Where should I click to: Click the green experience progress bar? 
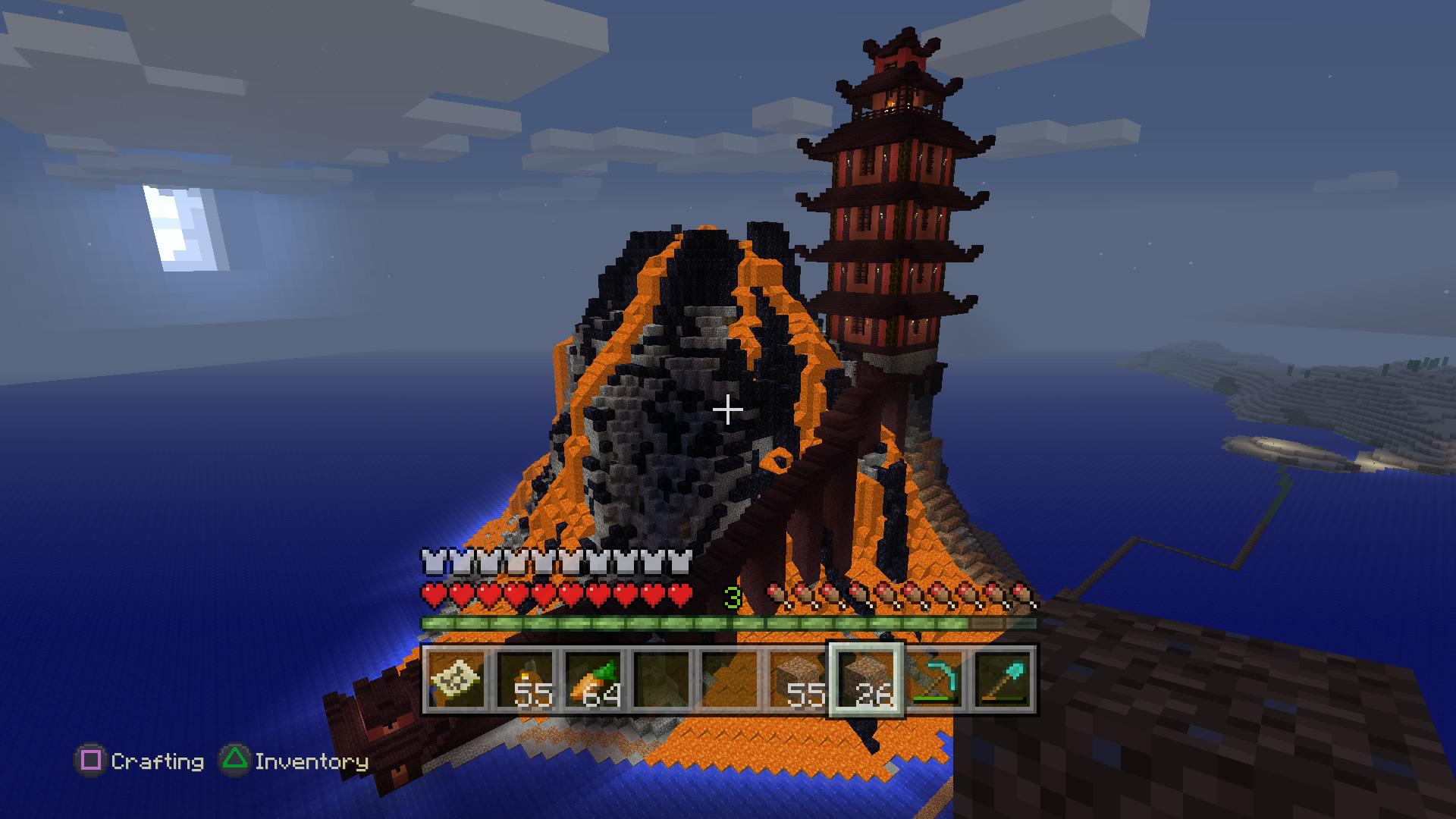tap(728, 622)
